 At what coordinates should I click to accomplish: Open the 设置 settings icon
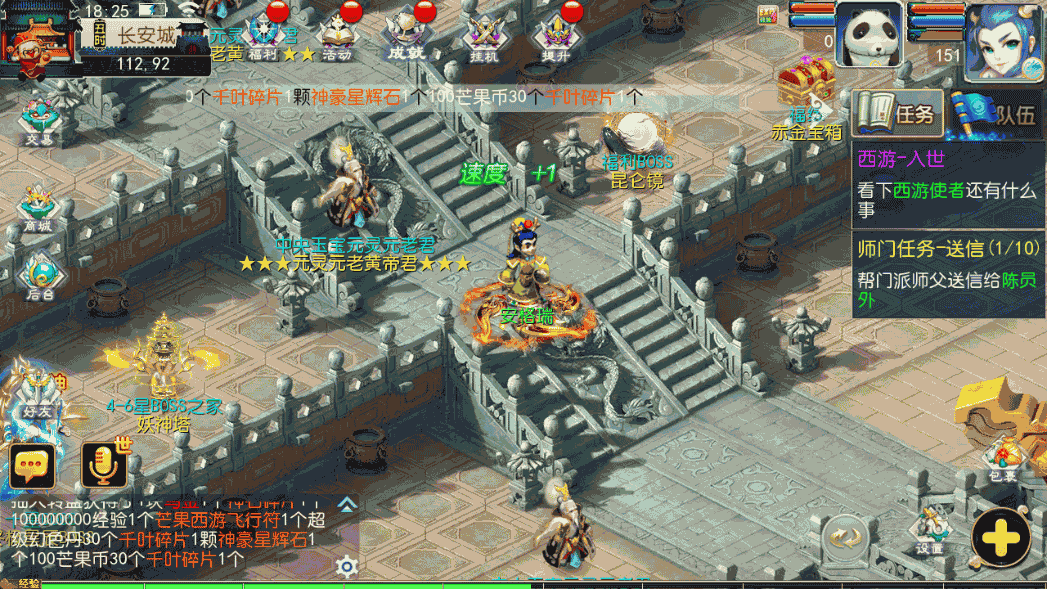click(x=929, y=532)
